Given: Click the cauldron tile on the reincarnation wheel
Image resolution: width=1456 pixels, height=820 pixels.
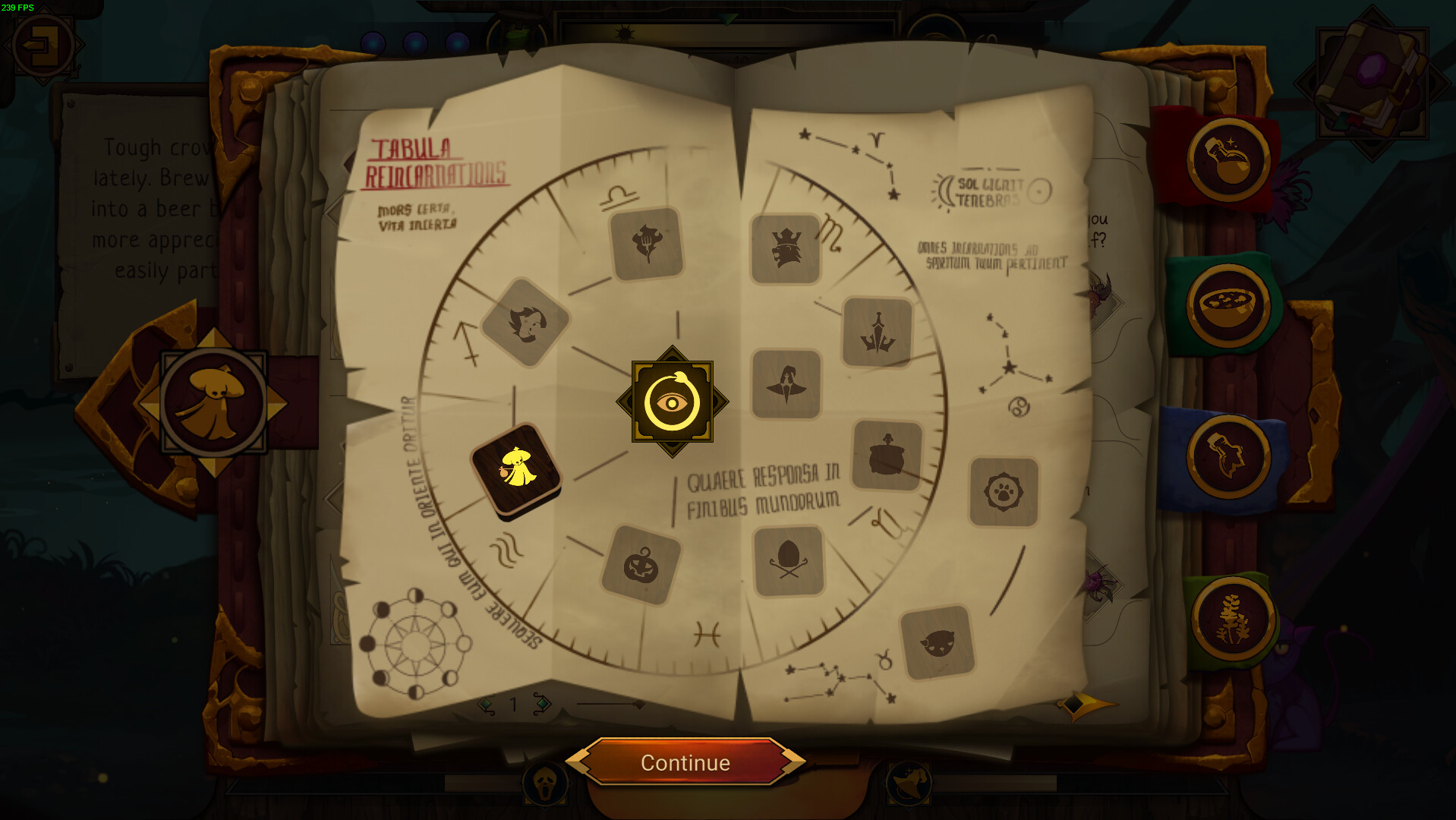Looking at the screenshot, I should click(x=887, y=456).
